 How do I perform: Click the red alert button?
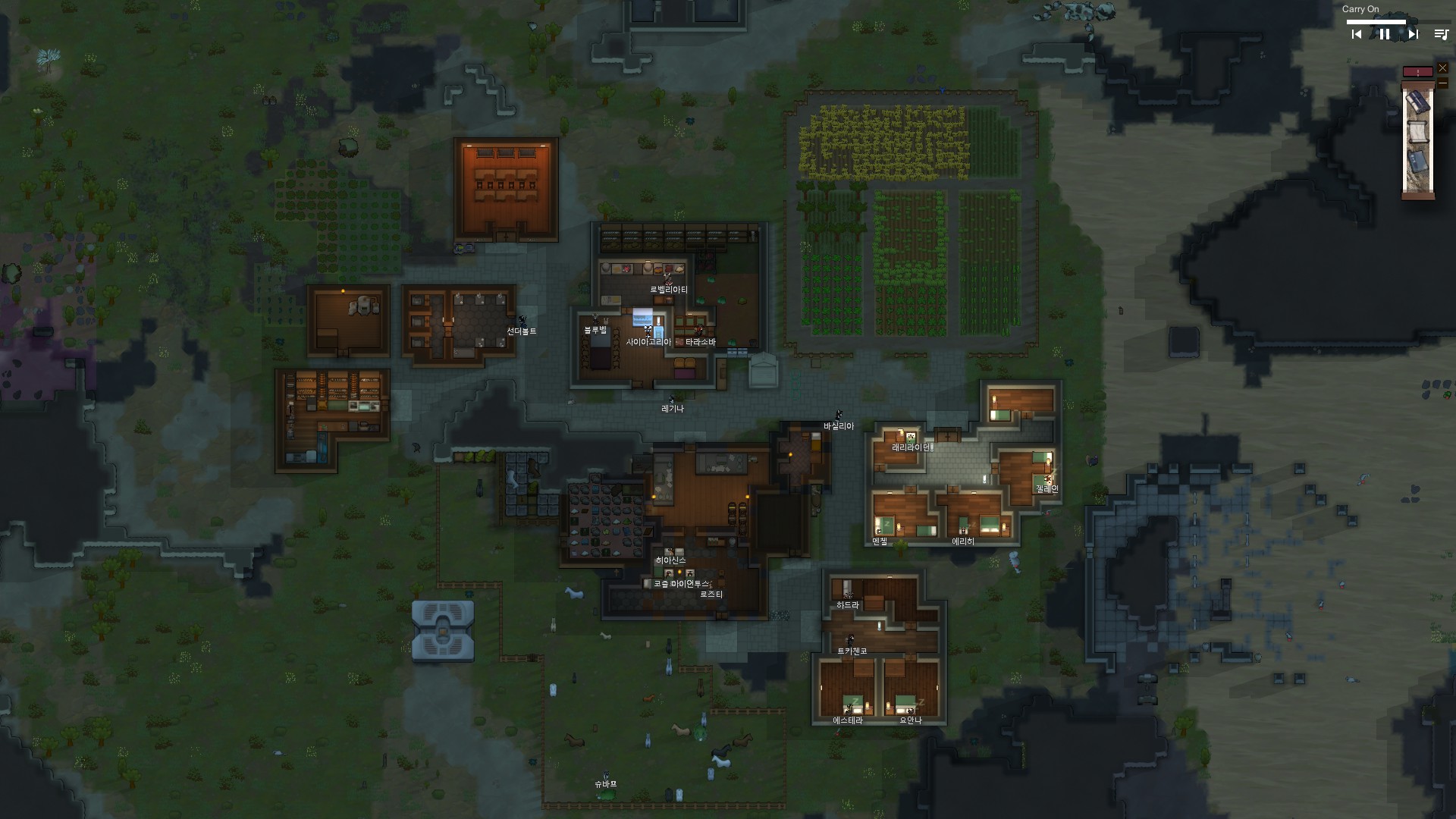pyautogui.click(x=1417, y=72)
